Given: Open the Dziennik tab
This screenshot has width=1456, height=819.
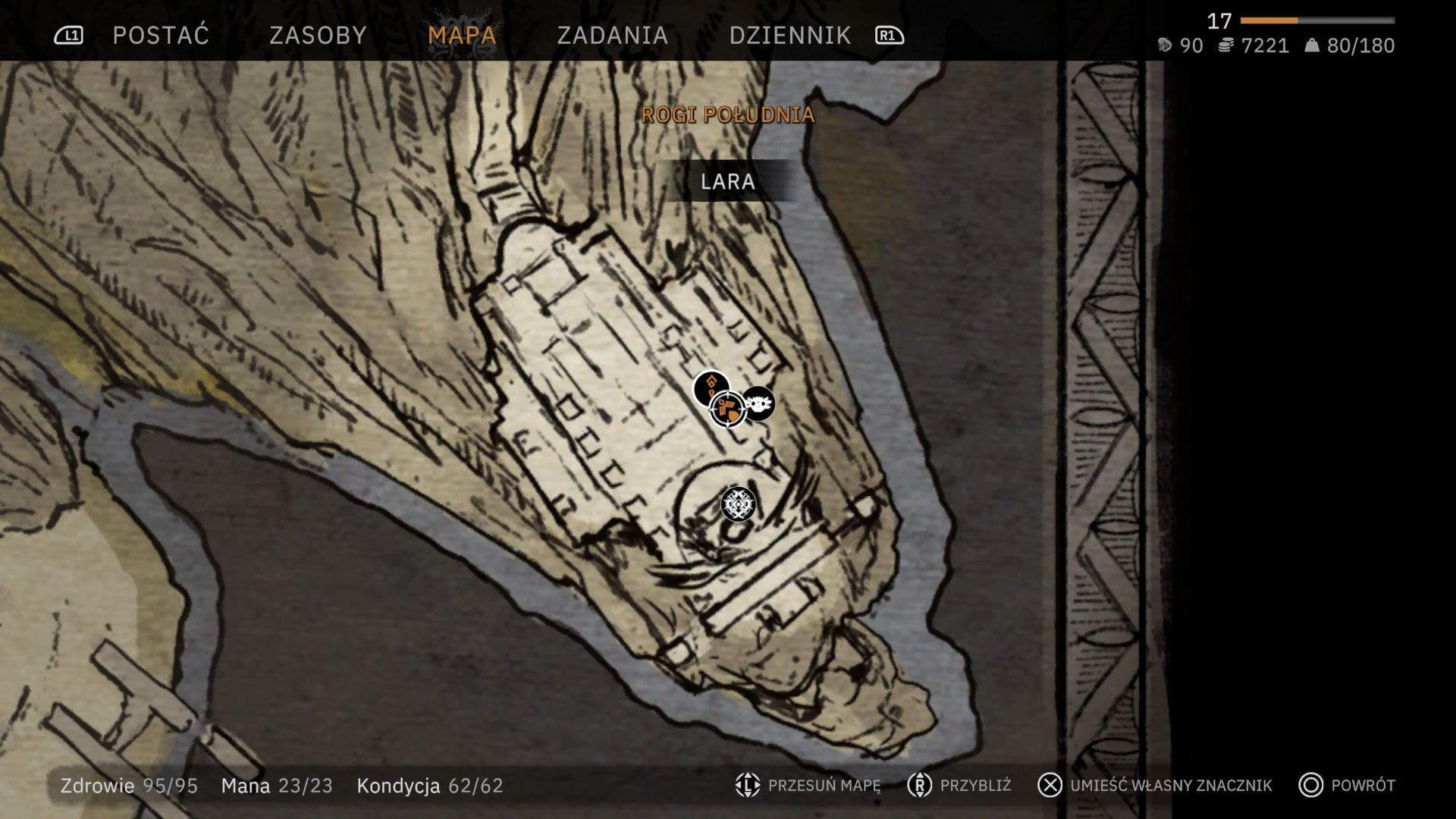Looking at the screenshot, I should [x=790, y=35].
